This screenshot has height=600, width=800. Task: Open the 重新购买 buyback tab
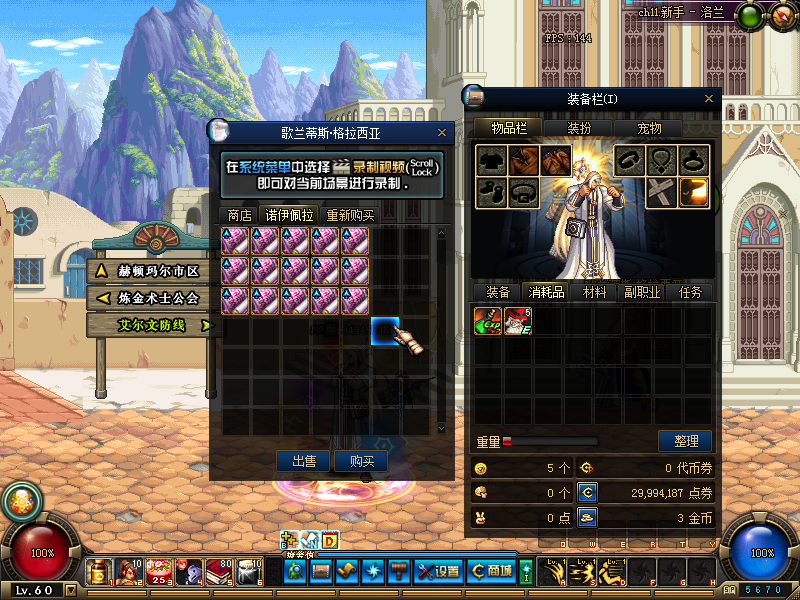(x=350, y=215)
